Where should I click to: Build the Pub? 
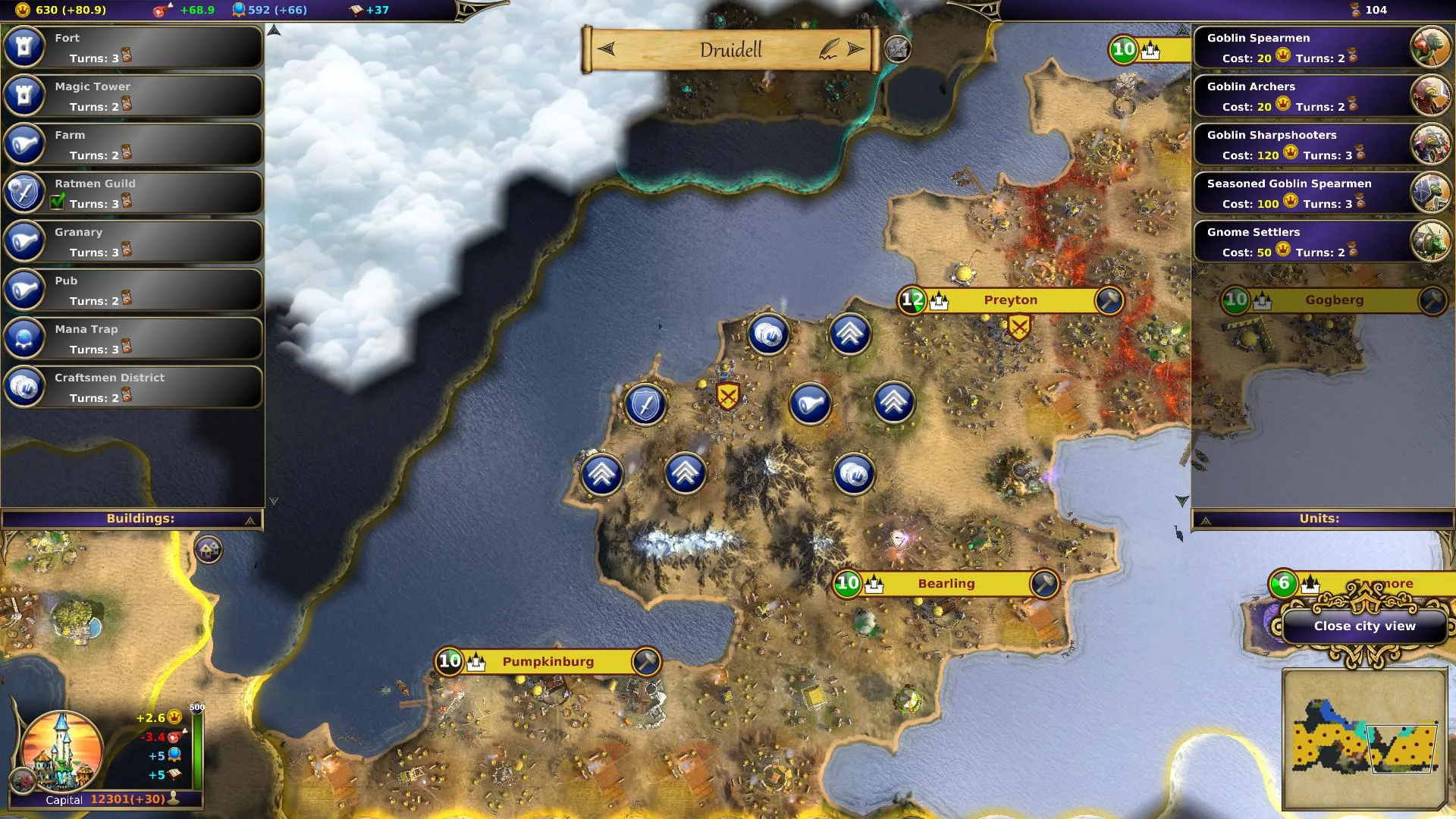coord(133,290)
